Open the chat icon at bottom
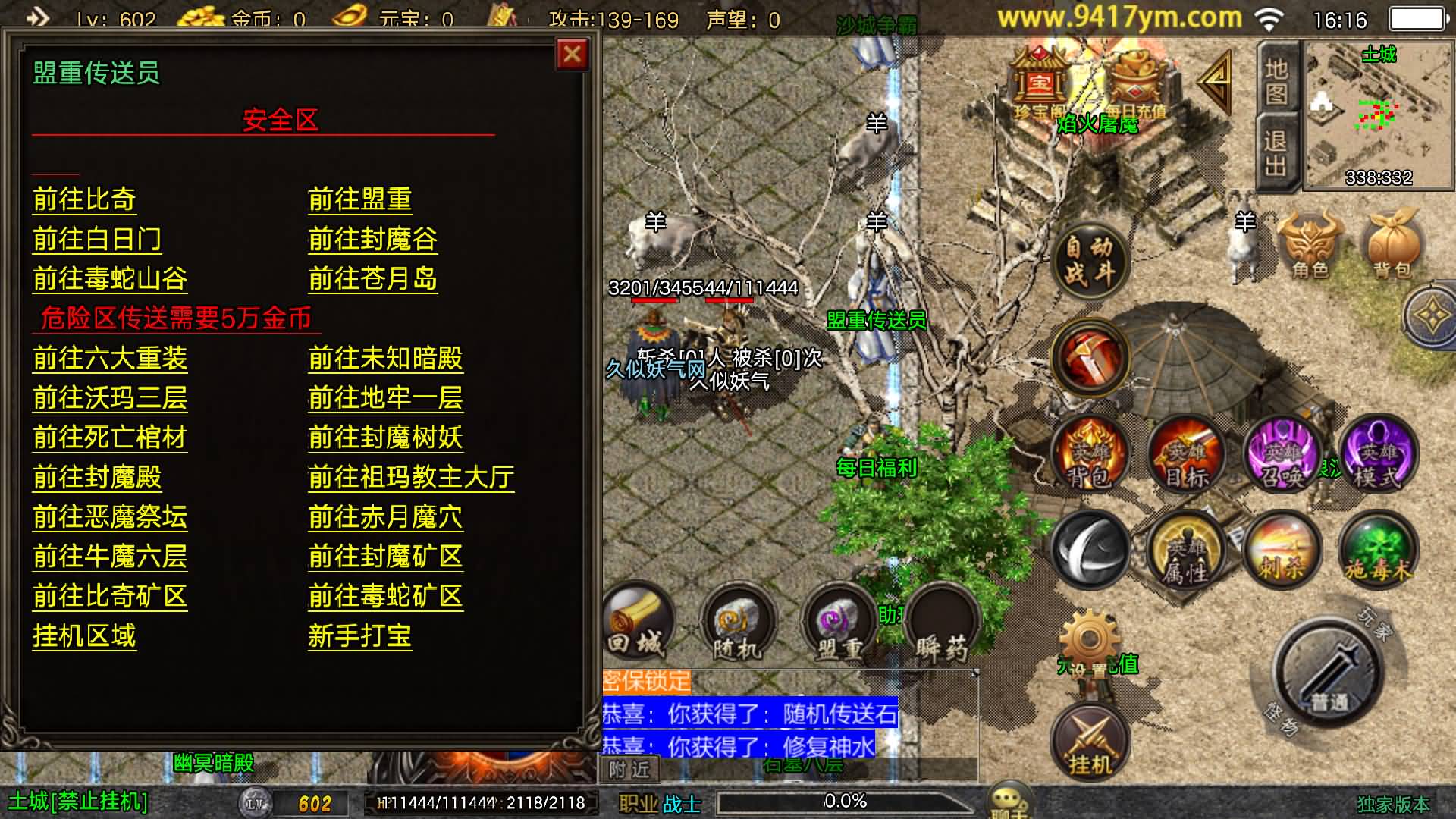1456x819 pixels. [1009, 799]
